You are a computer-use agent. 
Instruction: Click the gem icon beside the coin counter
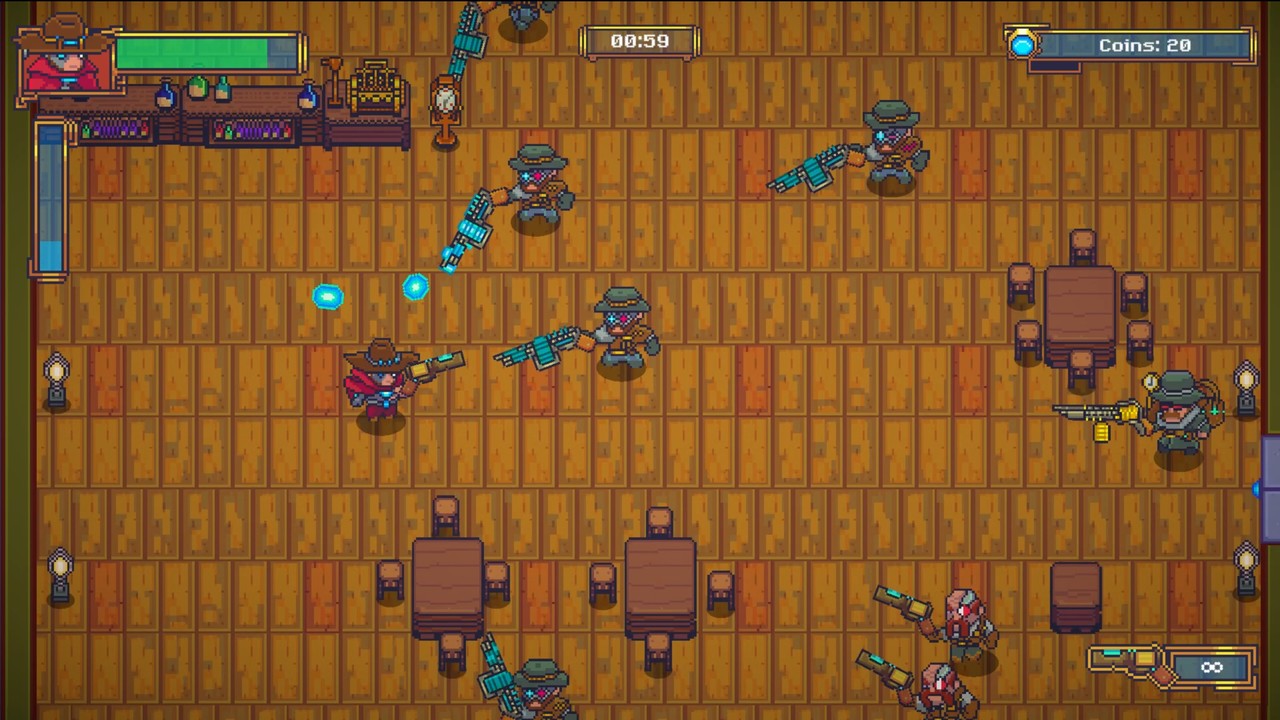[1022, 43]
